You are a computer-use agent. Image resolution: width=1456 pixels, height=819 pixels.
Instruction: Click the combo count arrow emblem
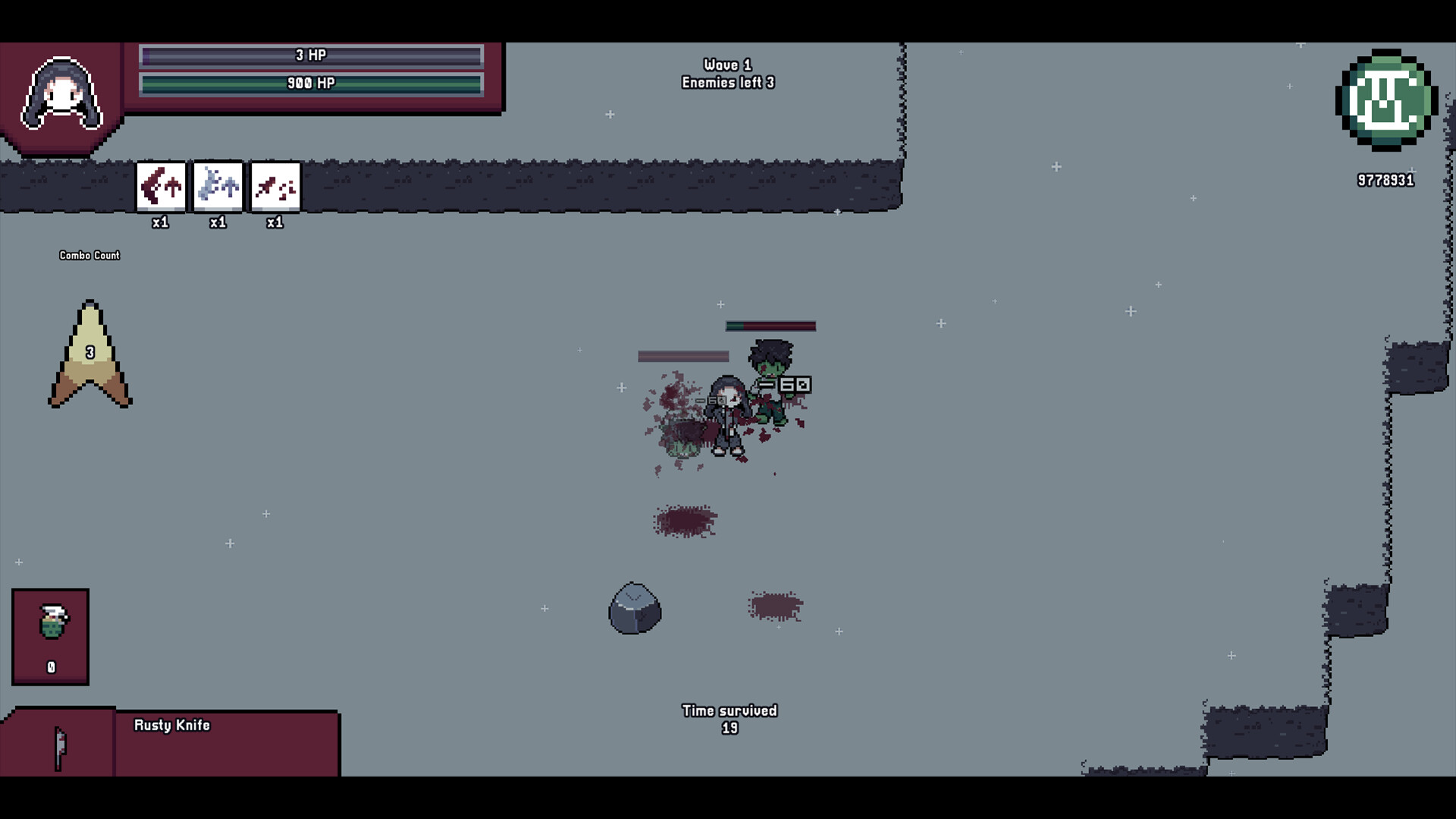pyautogui.click(x=90, y=354)
